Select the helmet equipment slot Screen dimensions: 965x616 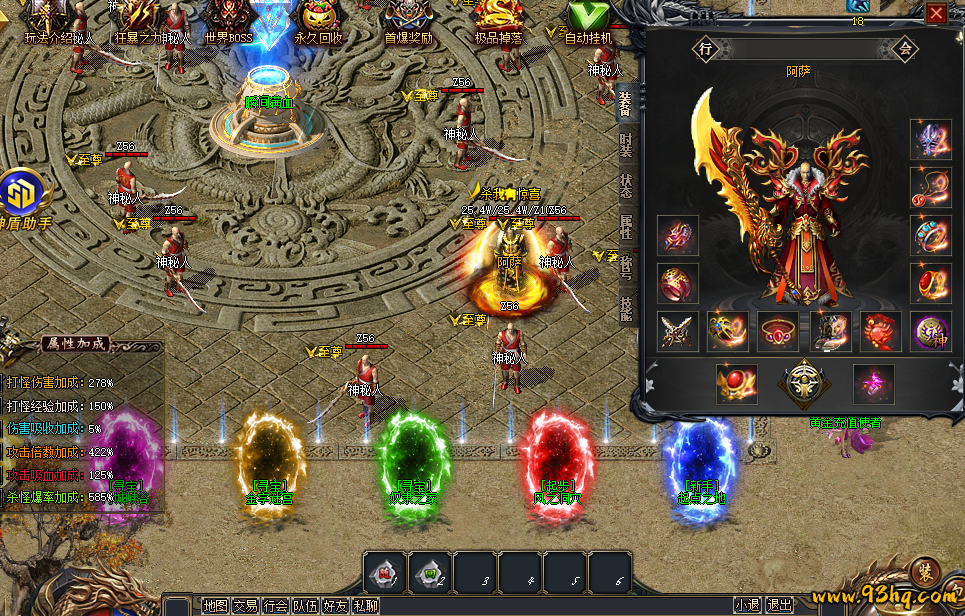[930, 140]
